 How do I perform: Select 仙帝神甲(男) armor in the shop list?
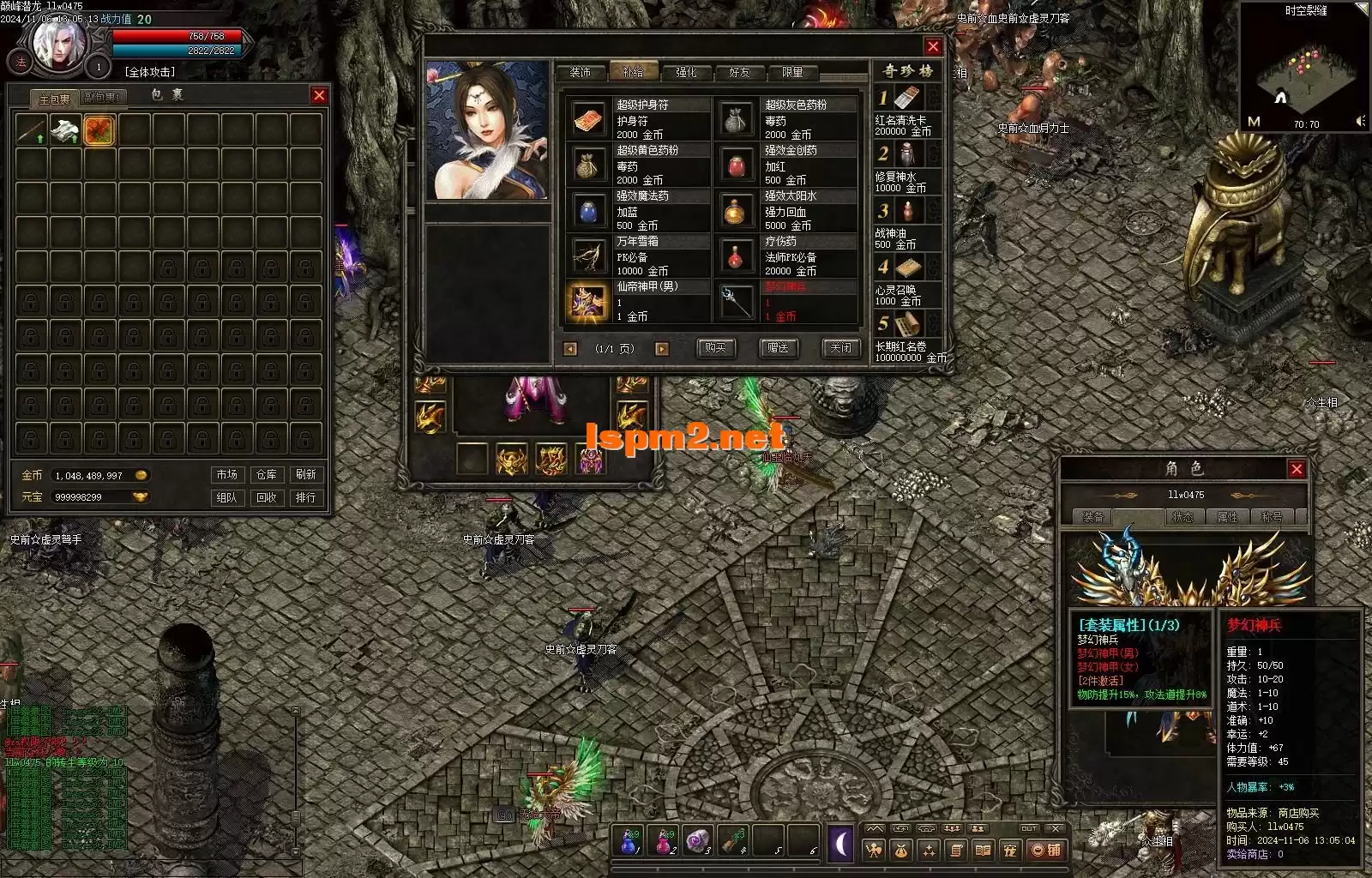pos(587,302)
